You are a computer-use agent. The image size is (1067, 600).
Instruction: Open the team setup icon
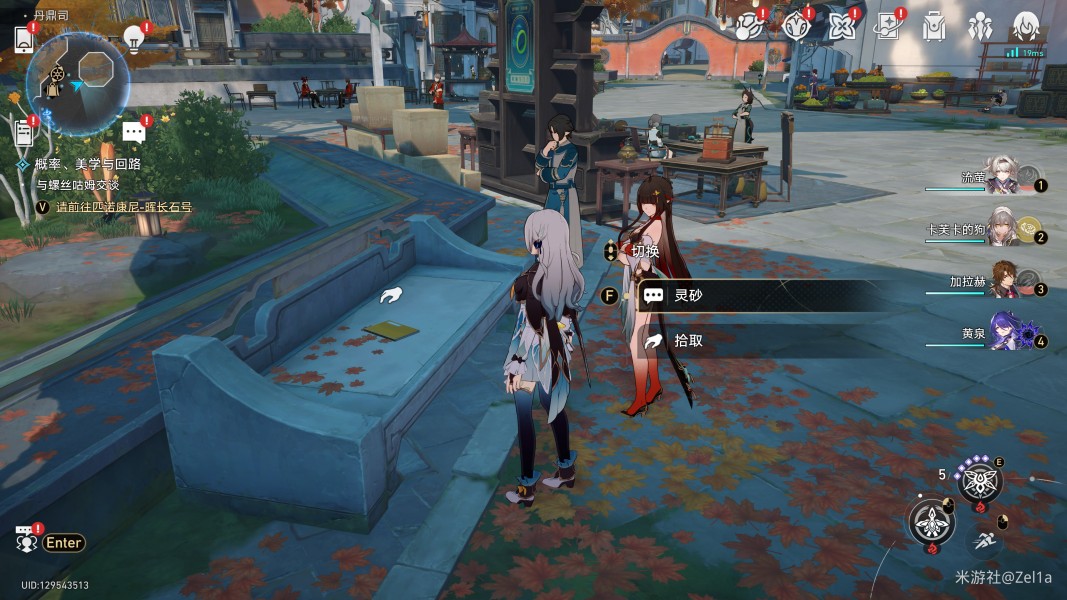[980, 26]
